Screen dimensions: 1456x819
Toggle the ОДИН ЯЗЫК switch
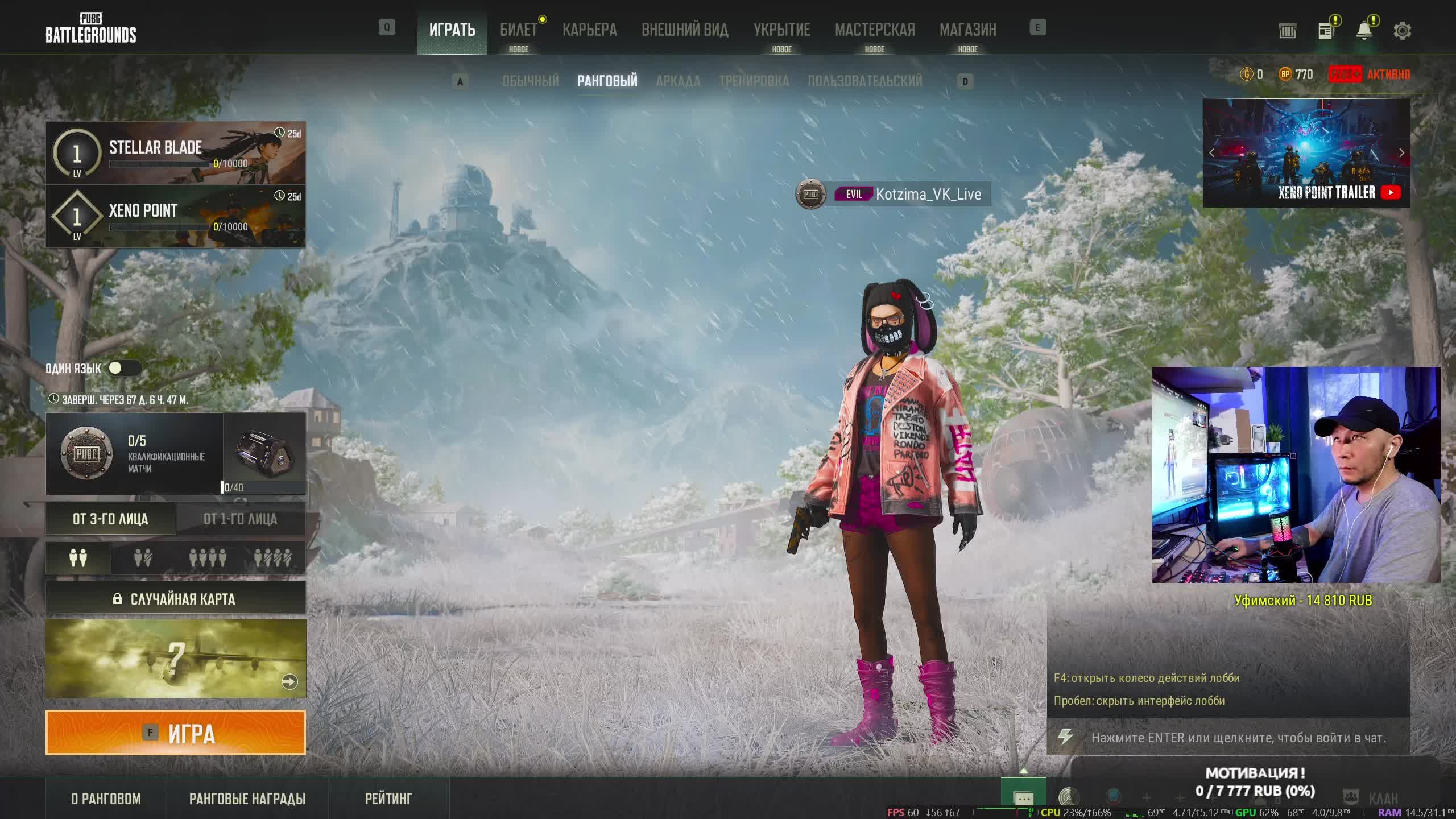pos(124,368)
